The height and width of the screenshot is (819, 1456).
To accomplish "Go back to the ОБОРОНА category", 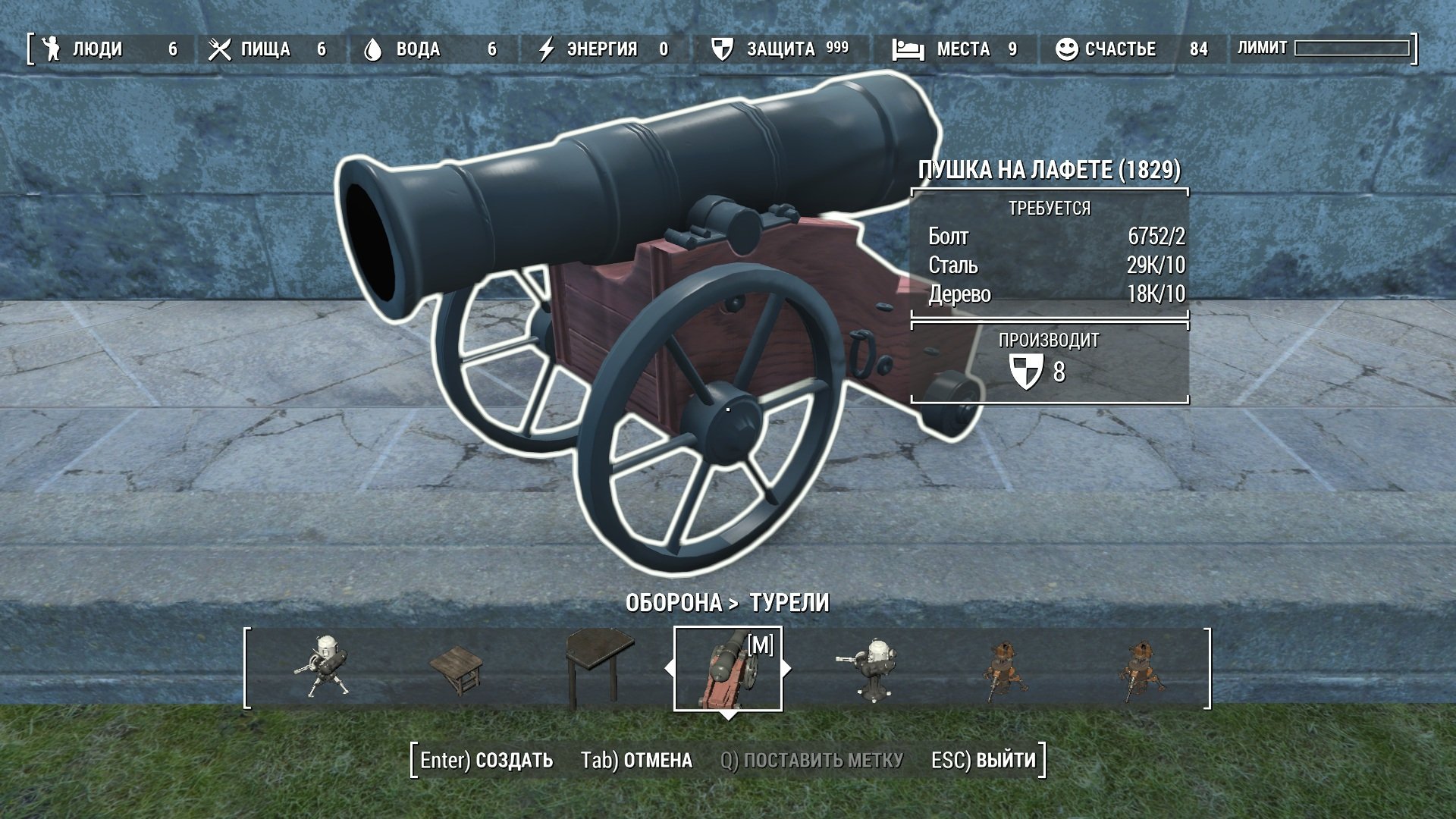I will pos(673,603).
